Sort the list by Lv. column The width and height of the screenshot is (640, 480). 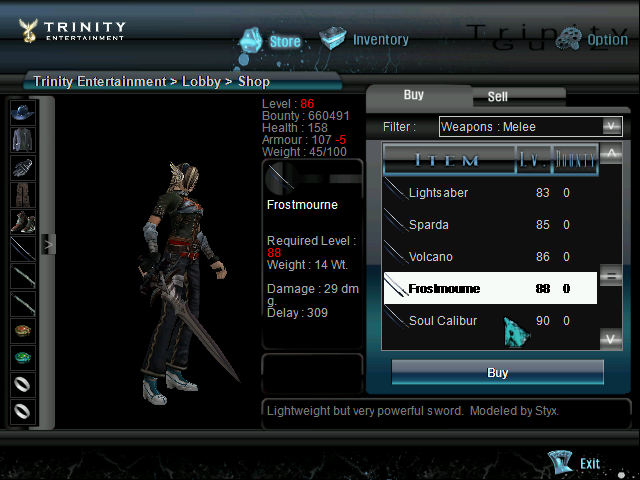[532, 159]
